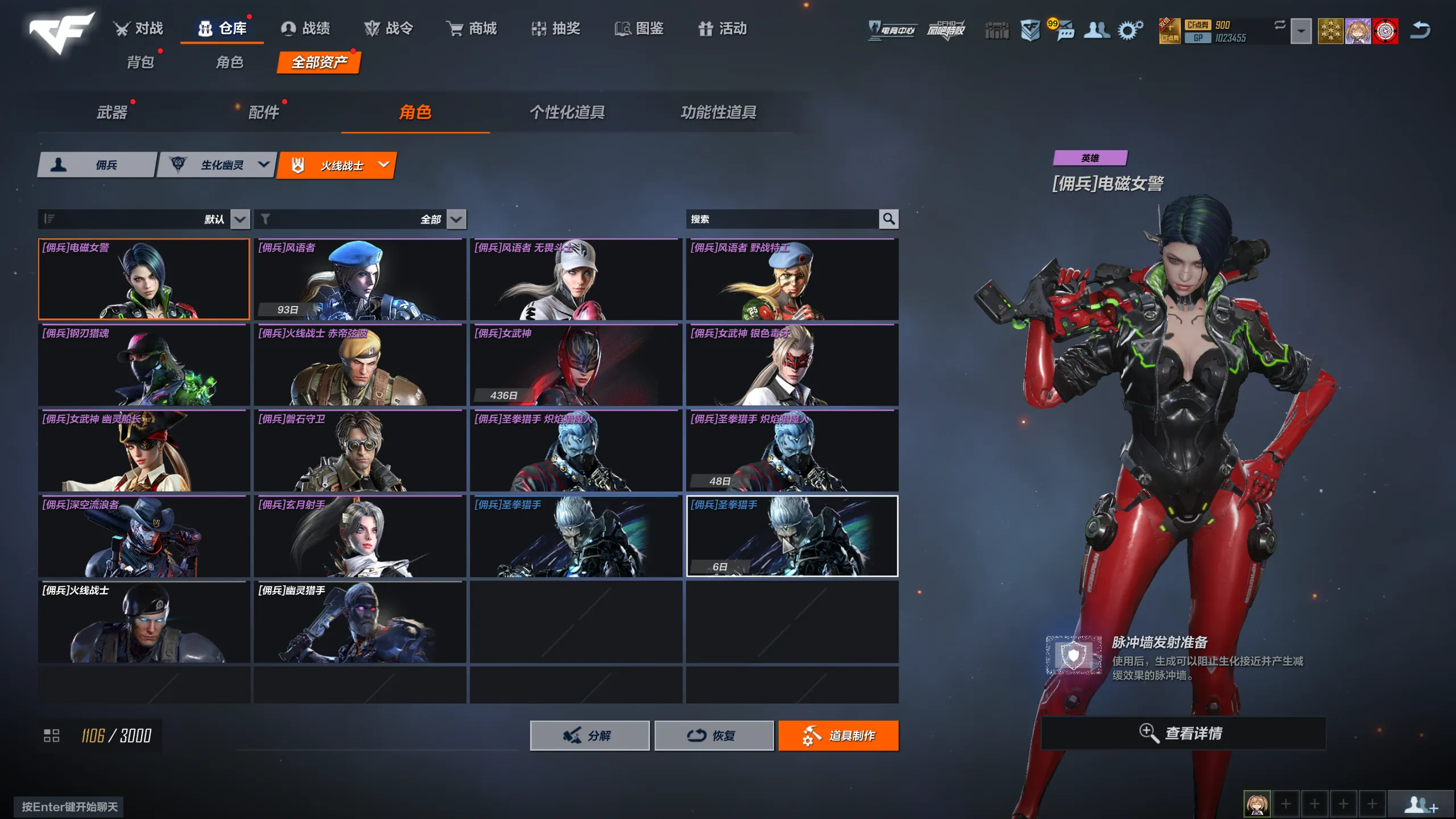Click the 分解 dismantle button
Image resolution: width=1456 pixels, height=819 pixels.
click(589, 735)
